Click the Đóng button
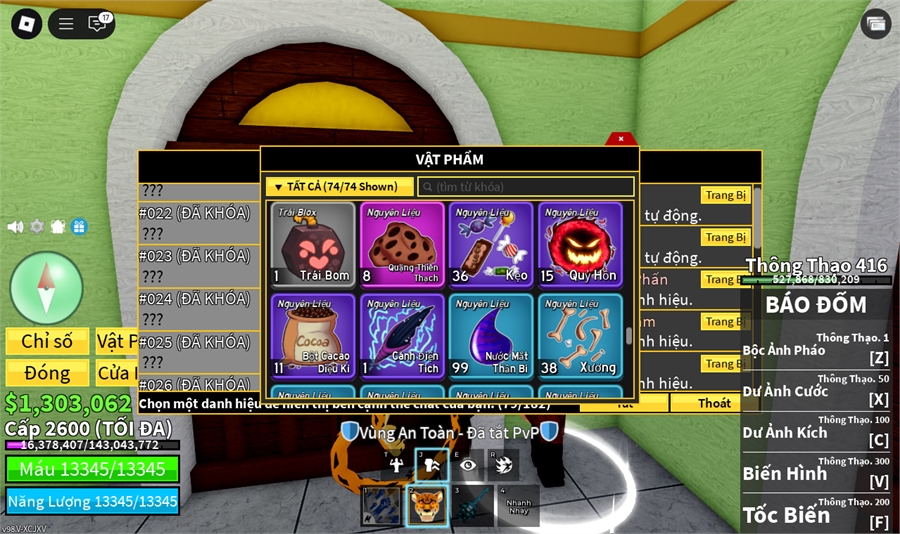Viewport: 900px width, 534px height. point(48,373)
